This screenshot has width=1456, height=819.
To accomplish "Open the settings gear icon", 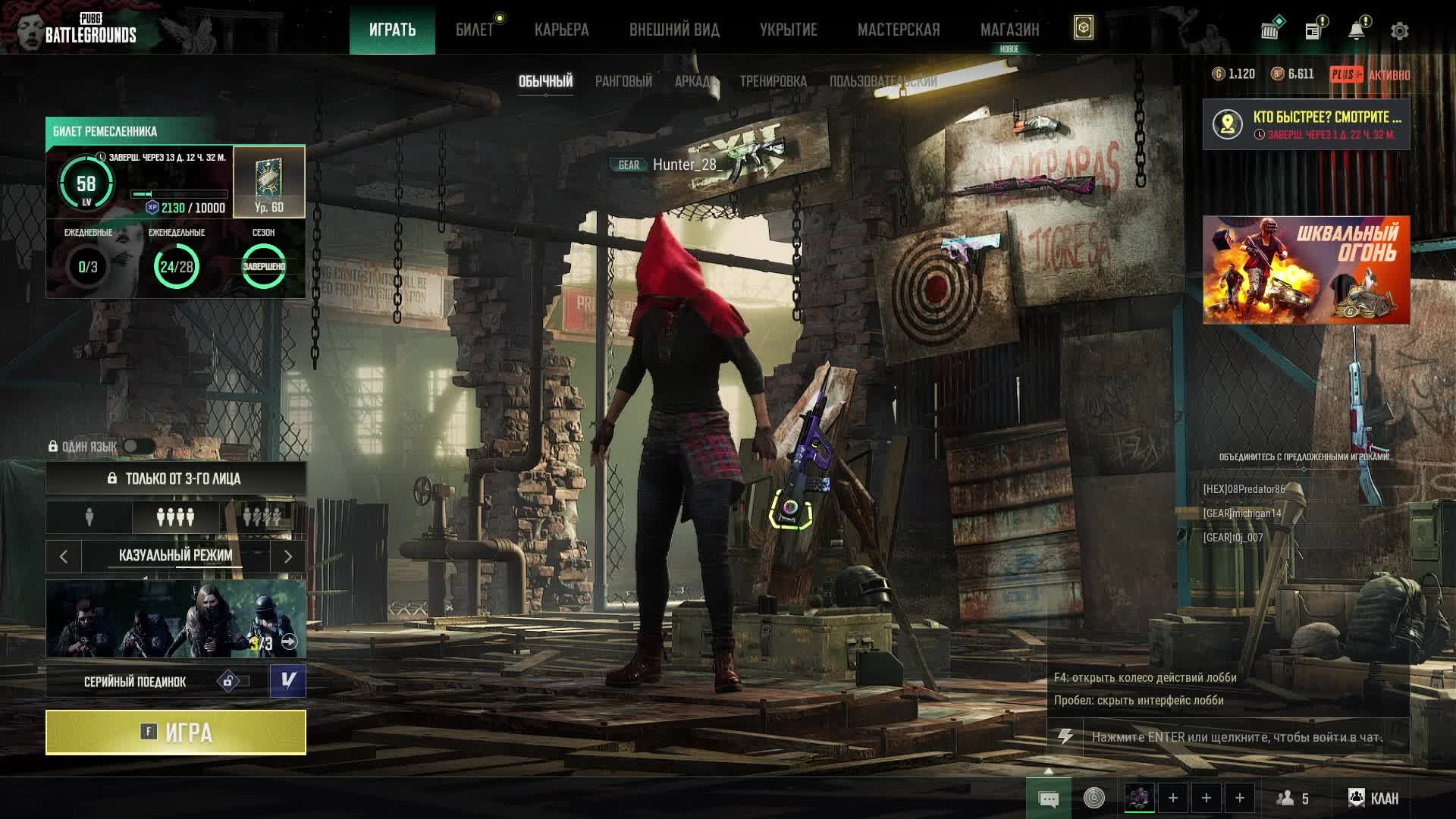I will tap(1399, 31).
